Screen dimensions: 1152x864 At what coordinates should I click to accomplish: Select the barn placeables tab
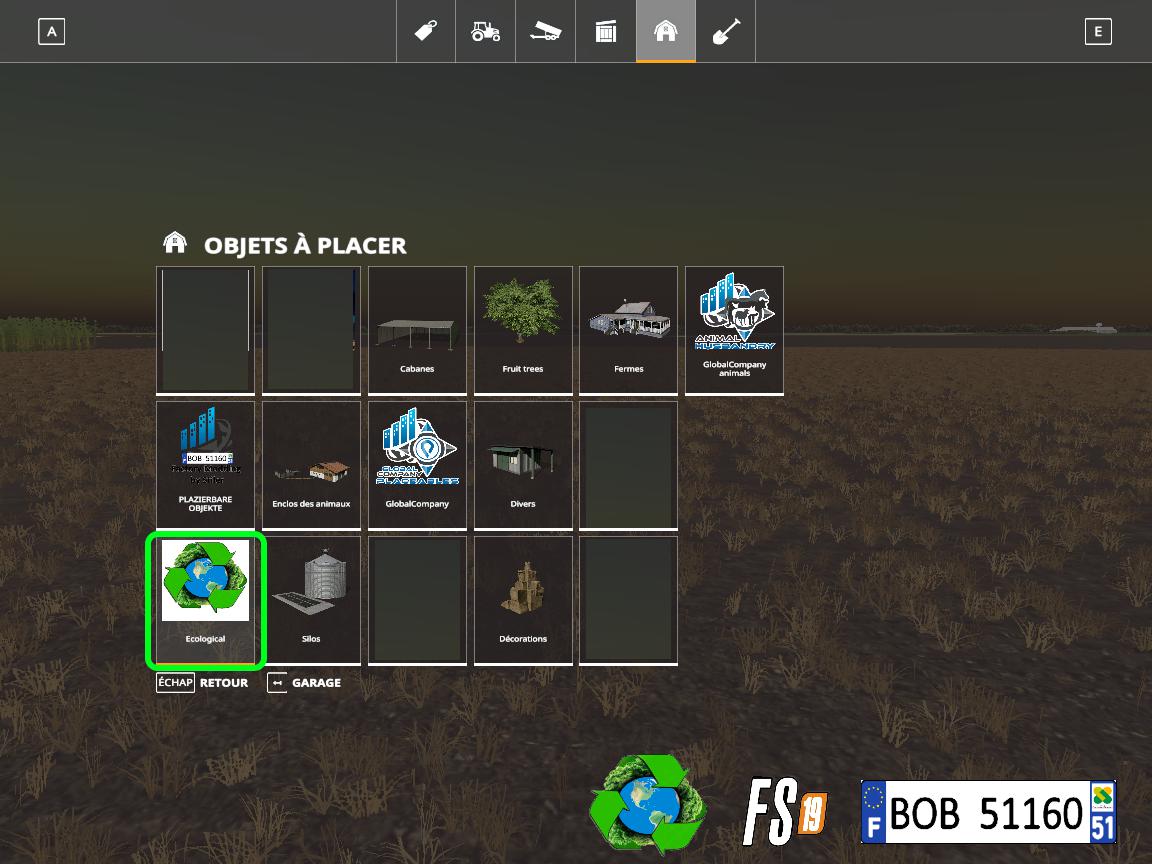666,32
